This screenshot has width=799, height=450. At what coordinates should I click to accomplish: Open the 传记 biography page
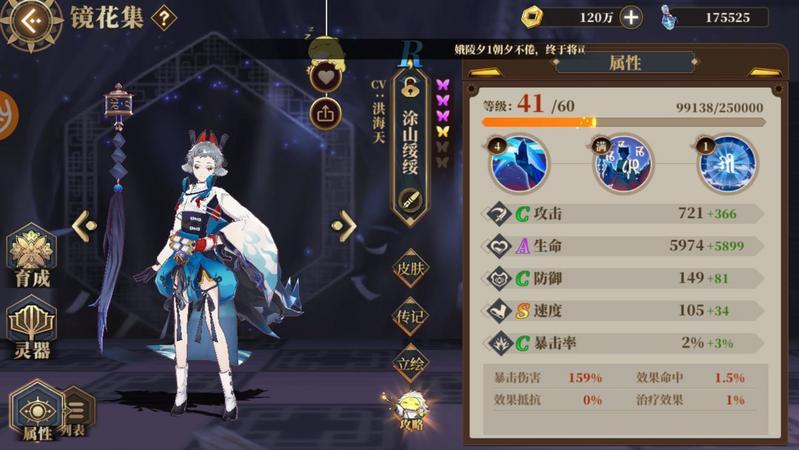click(x=411, y=316)
